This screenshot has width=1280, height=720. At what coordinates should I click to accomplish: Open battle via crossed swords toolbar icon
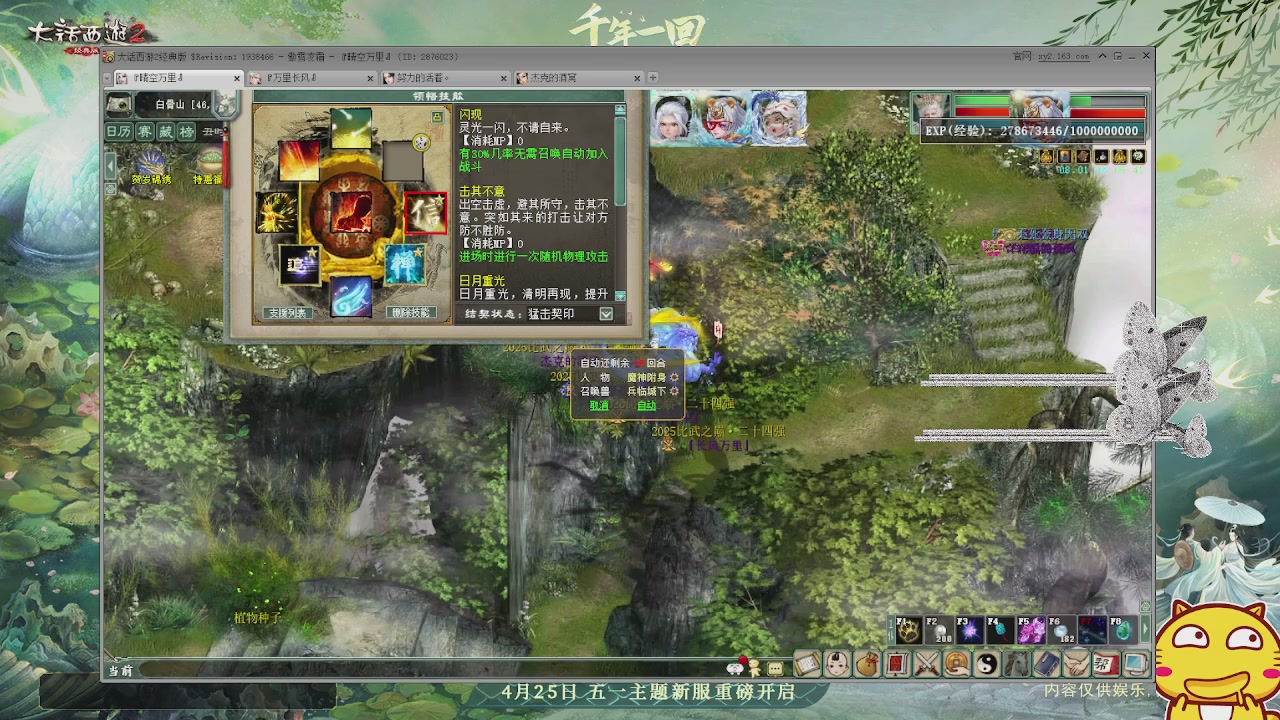pyautogui.click(x=925, y=663)
